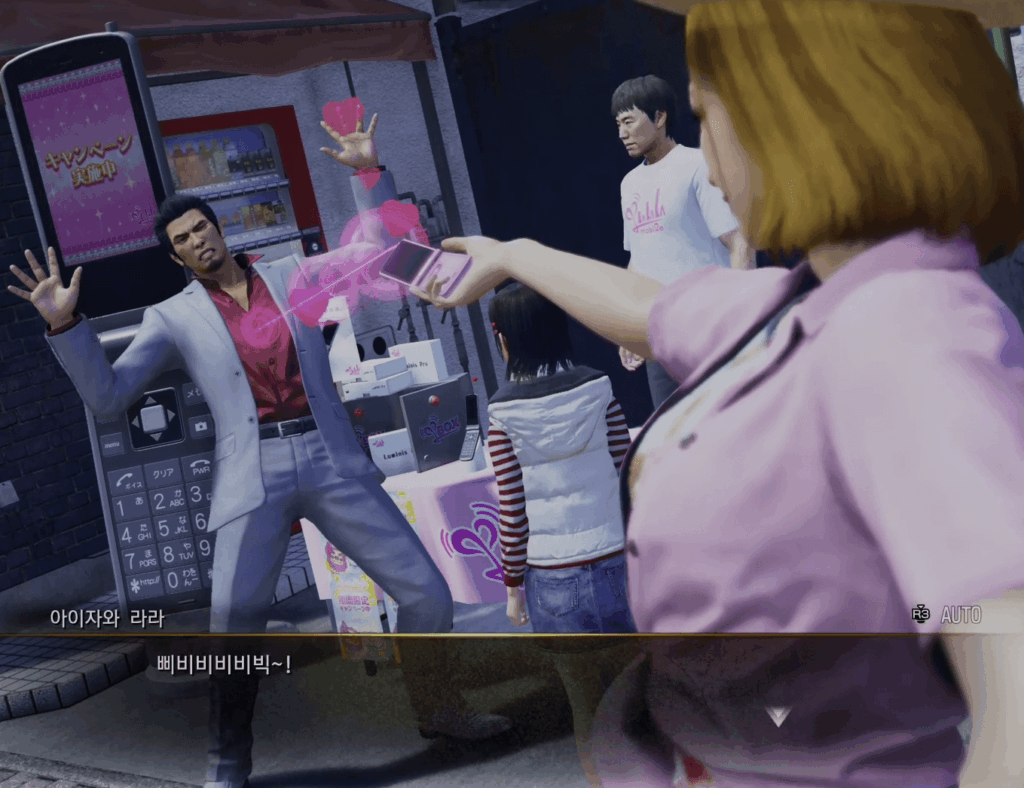Advance the dialogue with the down arrow
The height and width of the screenshot is (788, 1024).
(778, 716)
